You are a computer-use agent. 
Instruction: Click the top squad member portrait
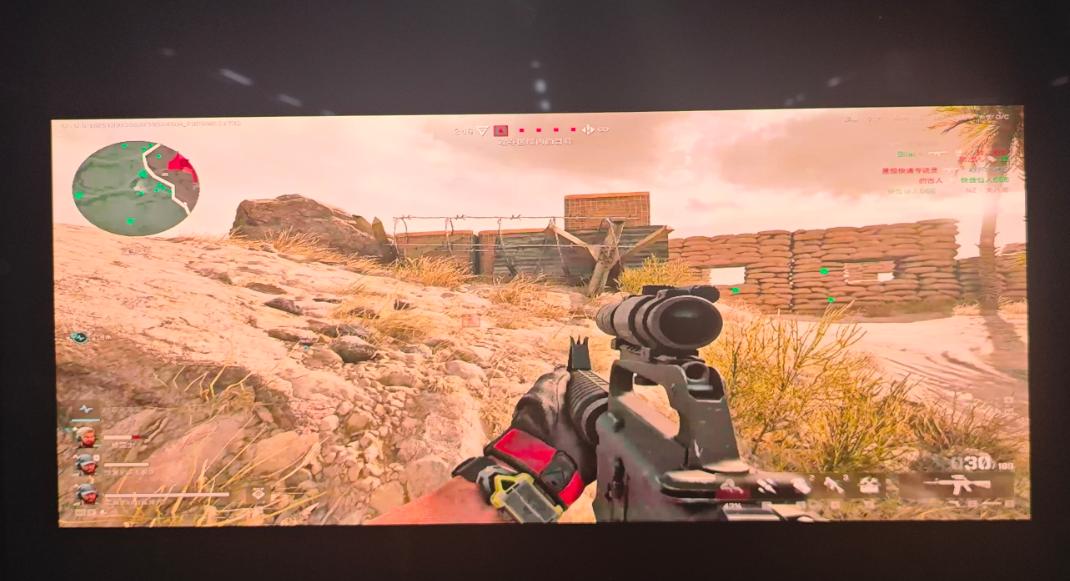click(87, 437)
